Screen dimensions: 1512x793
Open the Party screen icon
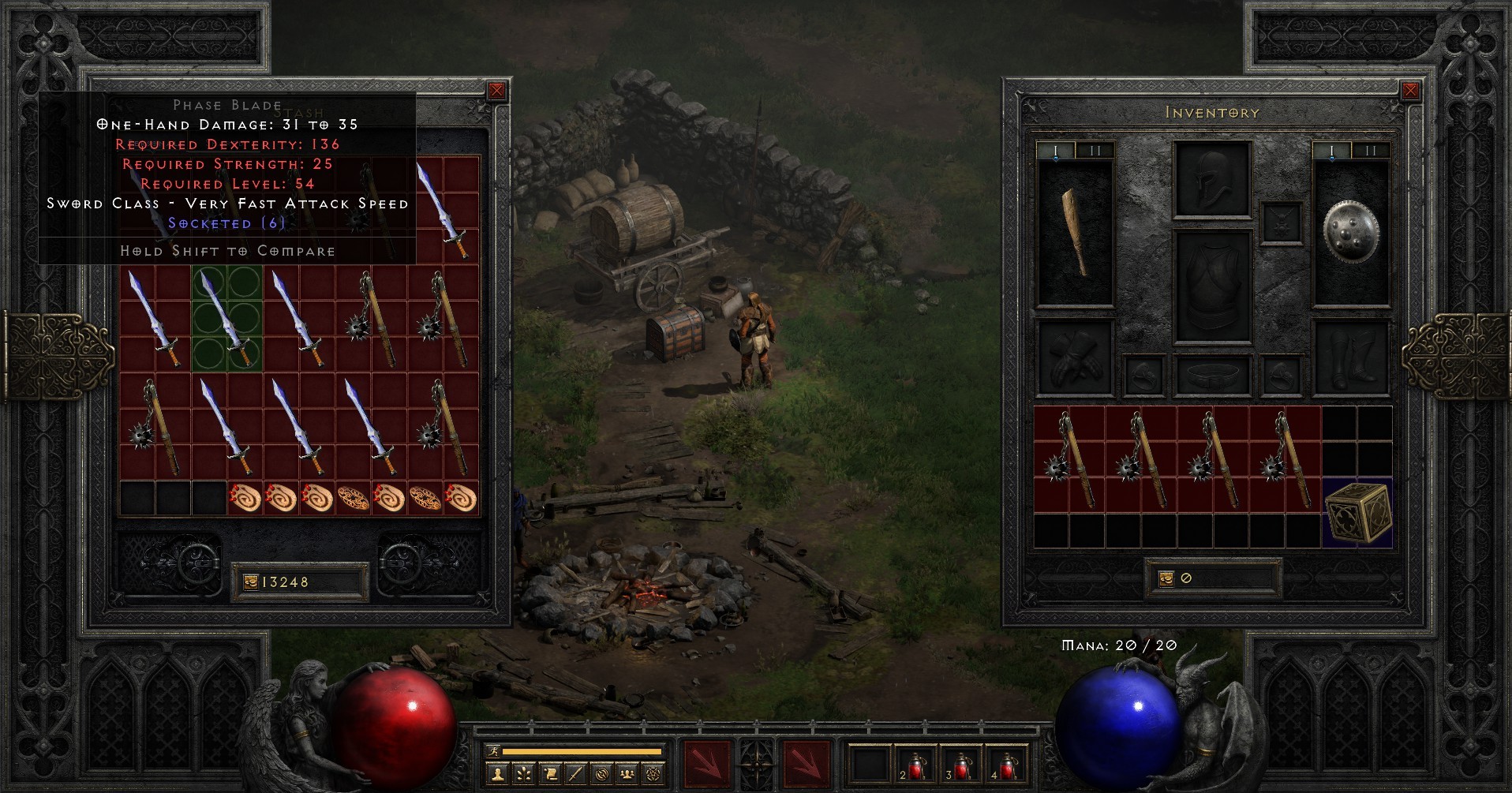click(627, 776)
